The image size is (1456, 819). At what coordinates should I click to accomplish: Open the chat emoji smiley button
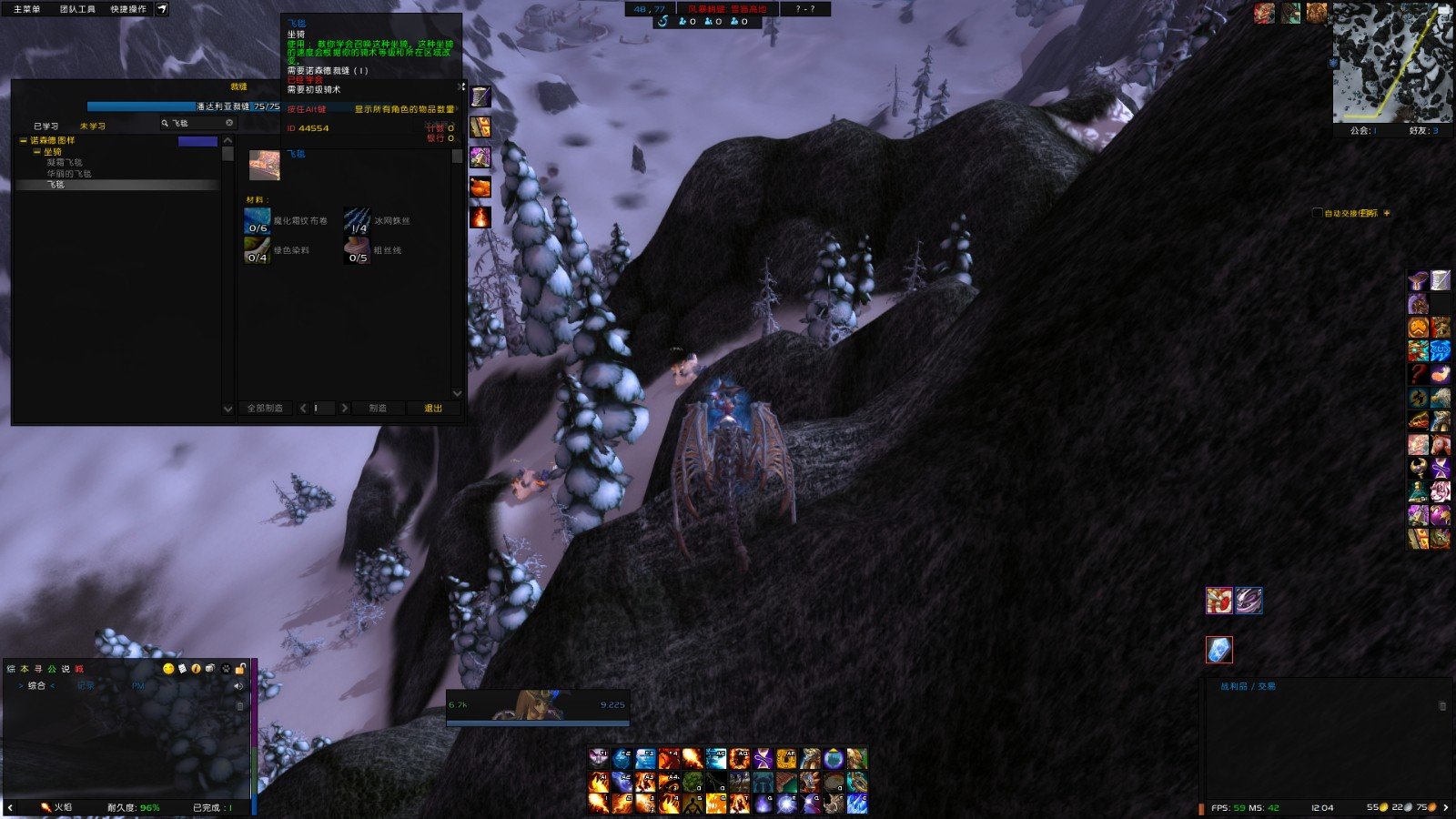(168, 669)
